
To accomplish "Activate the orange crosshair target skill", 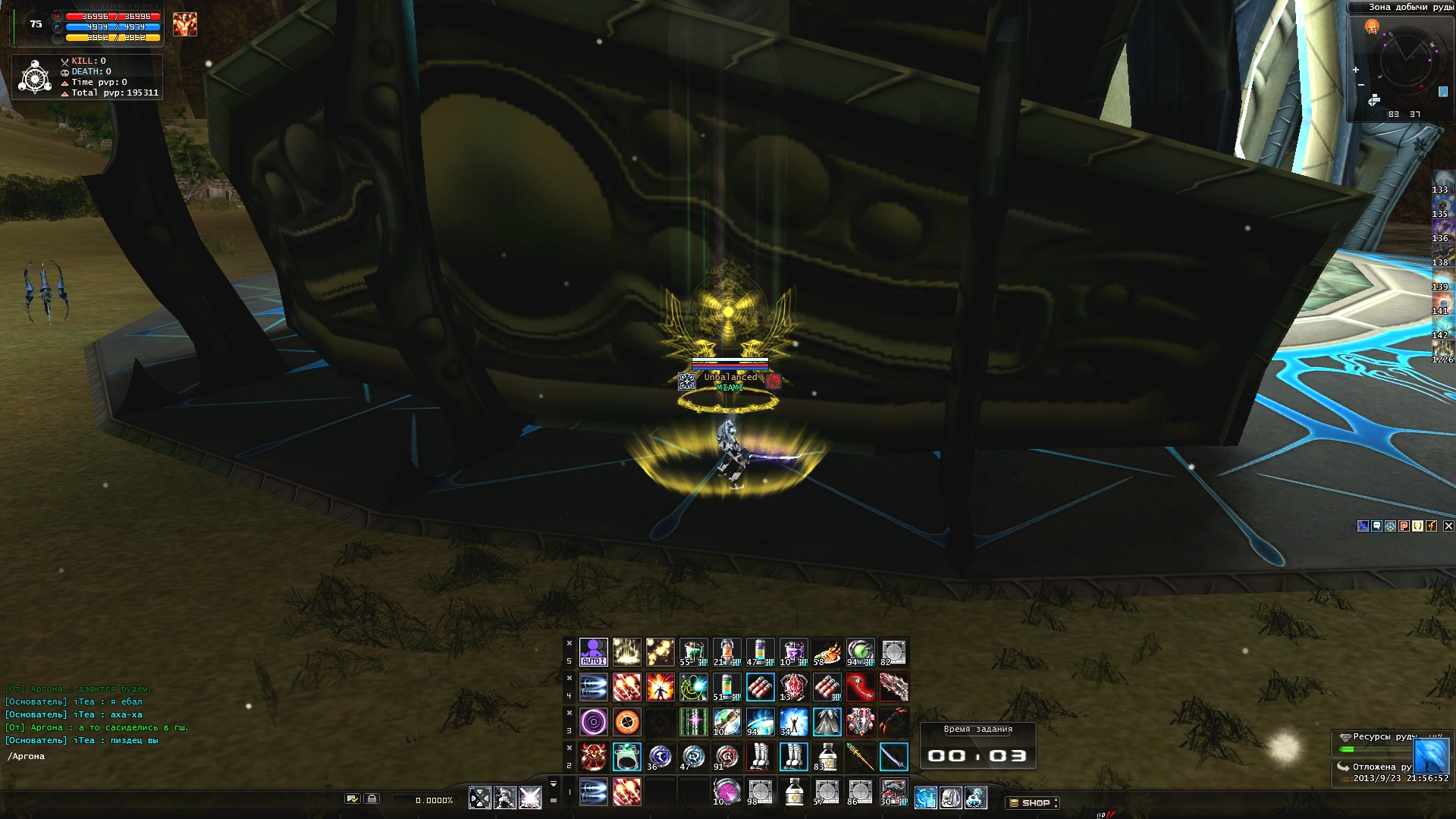I will pos(626,722).
